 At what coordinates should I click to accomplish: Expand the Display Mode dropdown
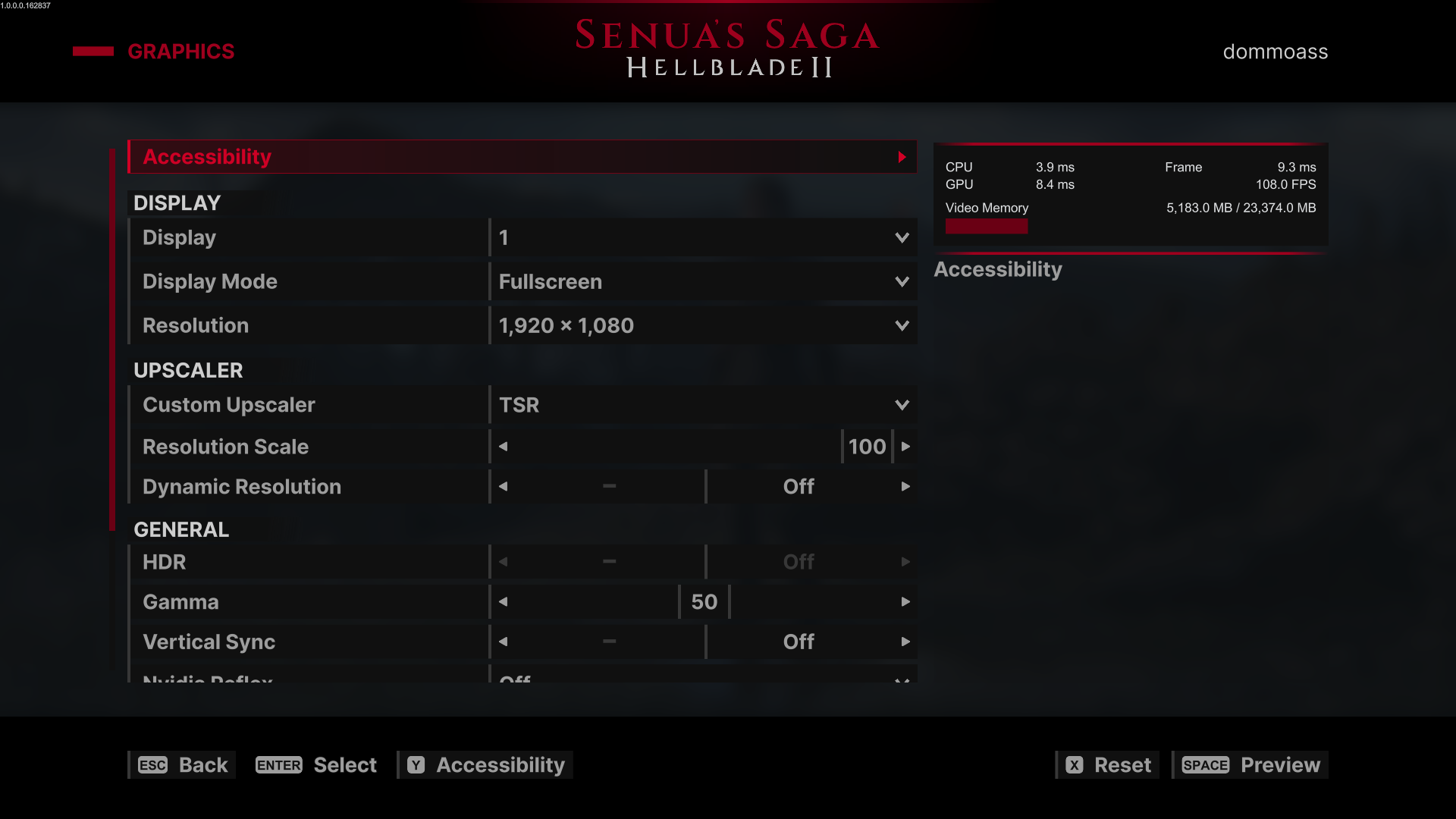tap(703, 282)
